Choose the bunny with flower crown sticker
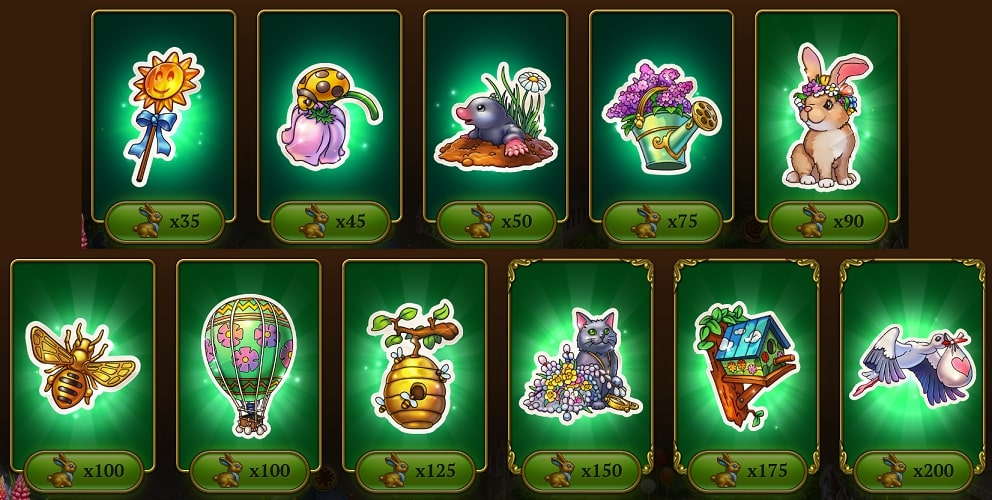The width and height of the screenshot is (992, 500). pos(827,115)
